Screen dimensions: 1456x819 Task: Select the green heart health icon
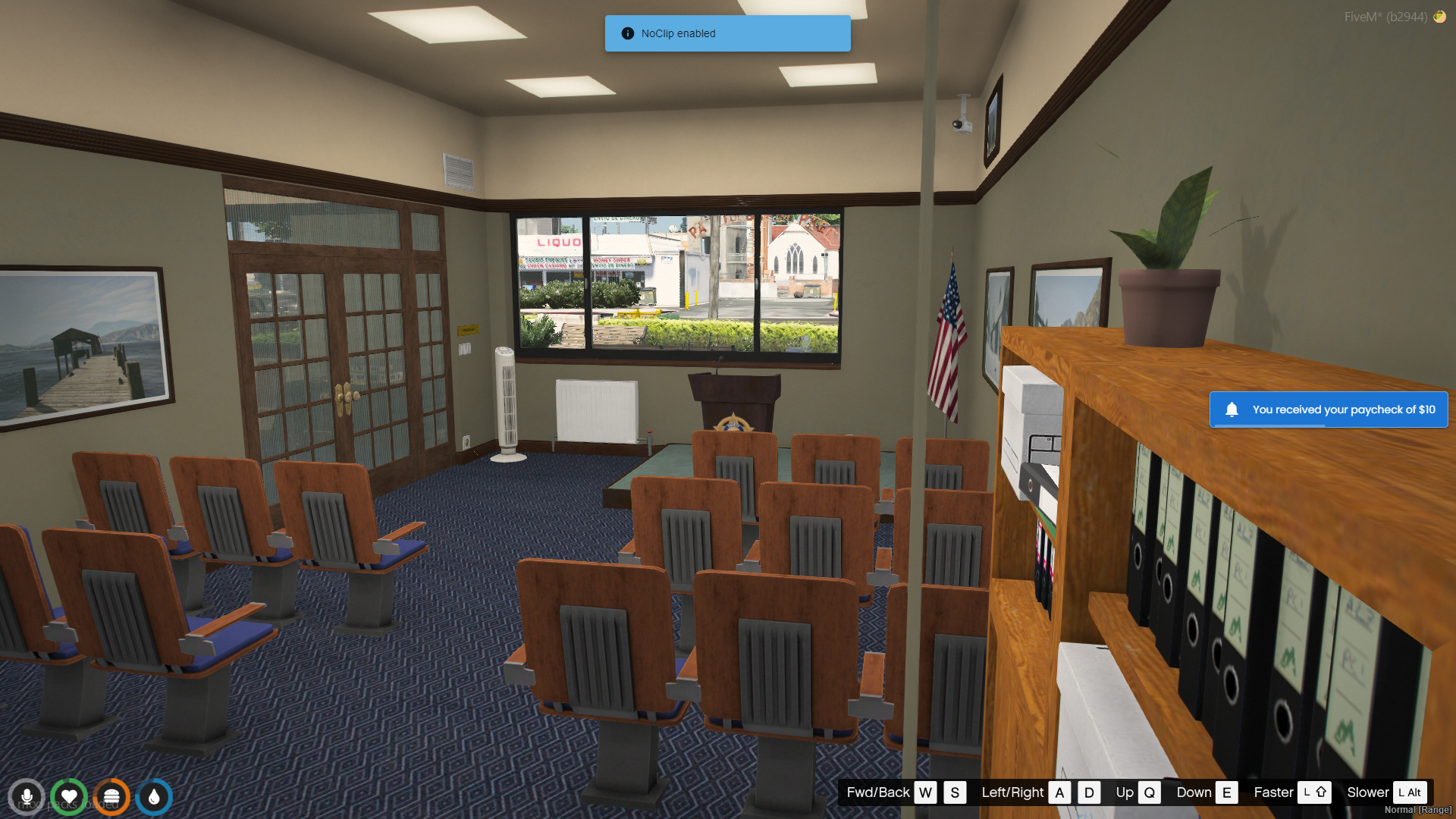(69, 797)
